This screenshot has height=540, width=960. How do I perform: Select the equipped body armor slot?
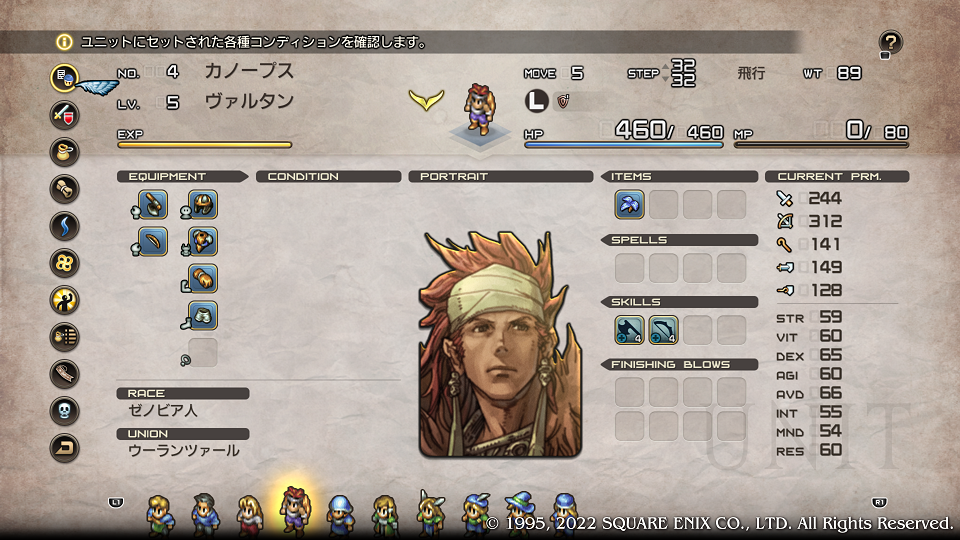coord(203,242)
